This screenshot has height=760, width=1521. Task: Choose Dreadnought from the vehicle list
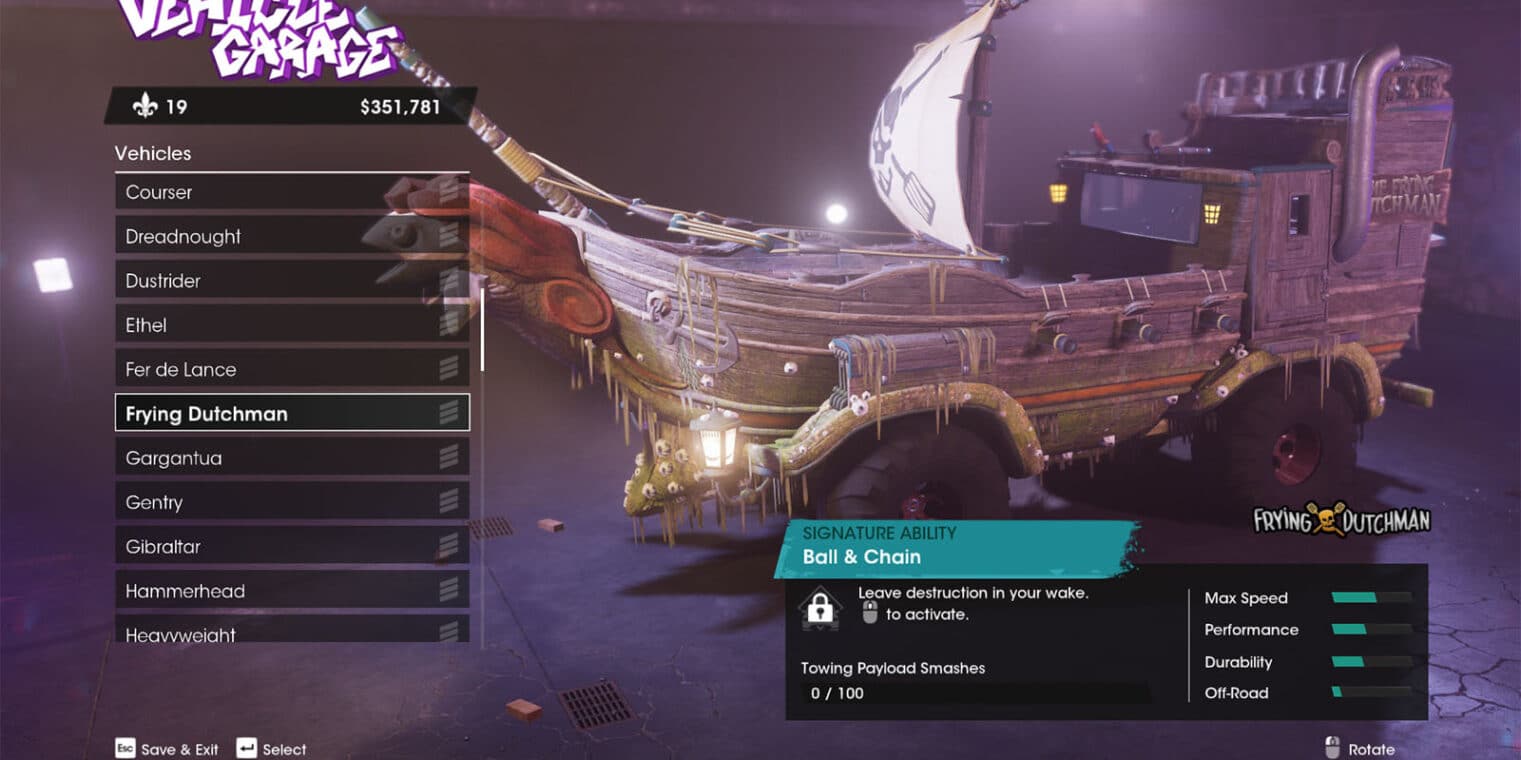[x=291, y=237]
